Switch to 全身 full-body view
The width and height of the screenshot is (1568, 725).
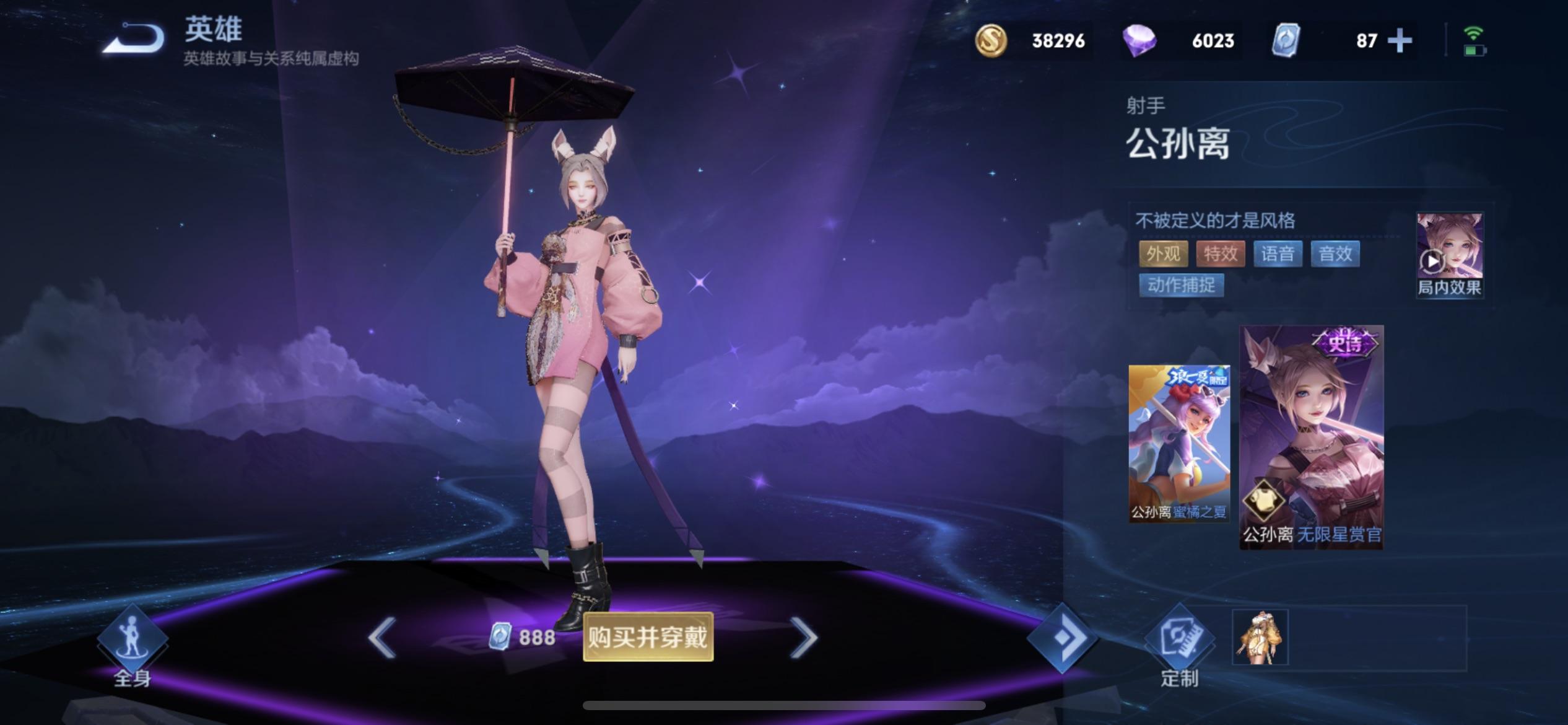point(132,645)
